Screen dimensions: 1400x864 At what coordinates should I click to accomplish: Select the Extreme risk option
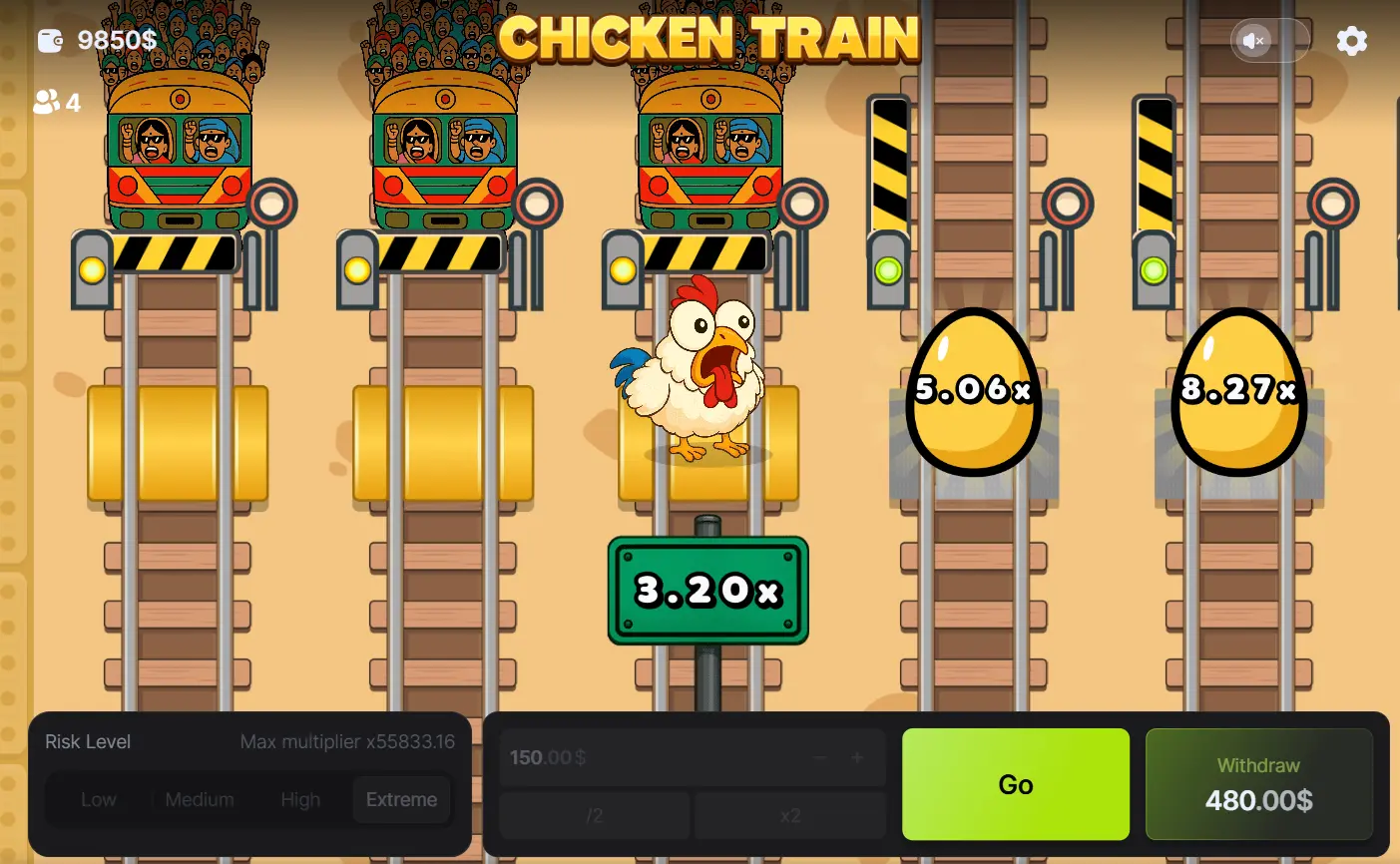(x=400, y=799)
